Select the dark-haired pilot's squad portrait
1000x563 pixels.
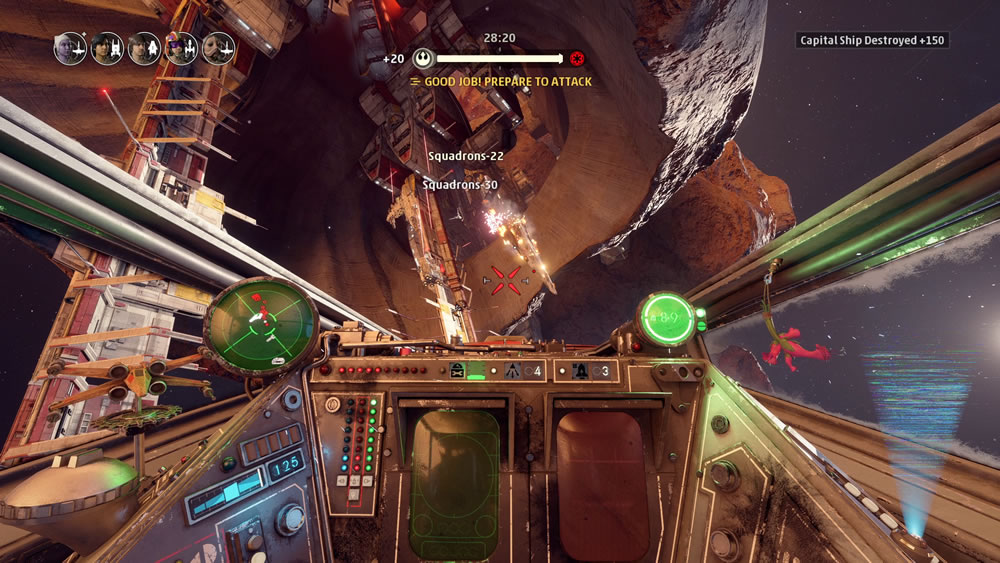pos(108,48)
